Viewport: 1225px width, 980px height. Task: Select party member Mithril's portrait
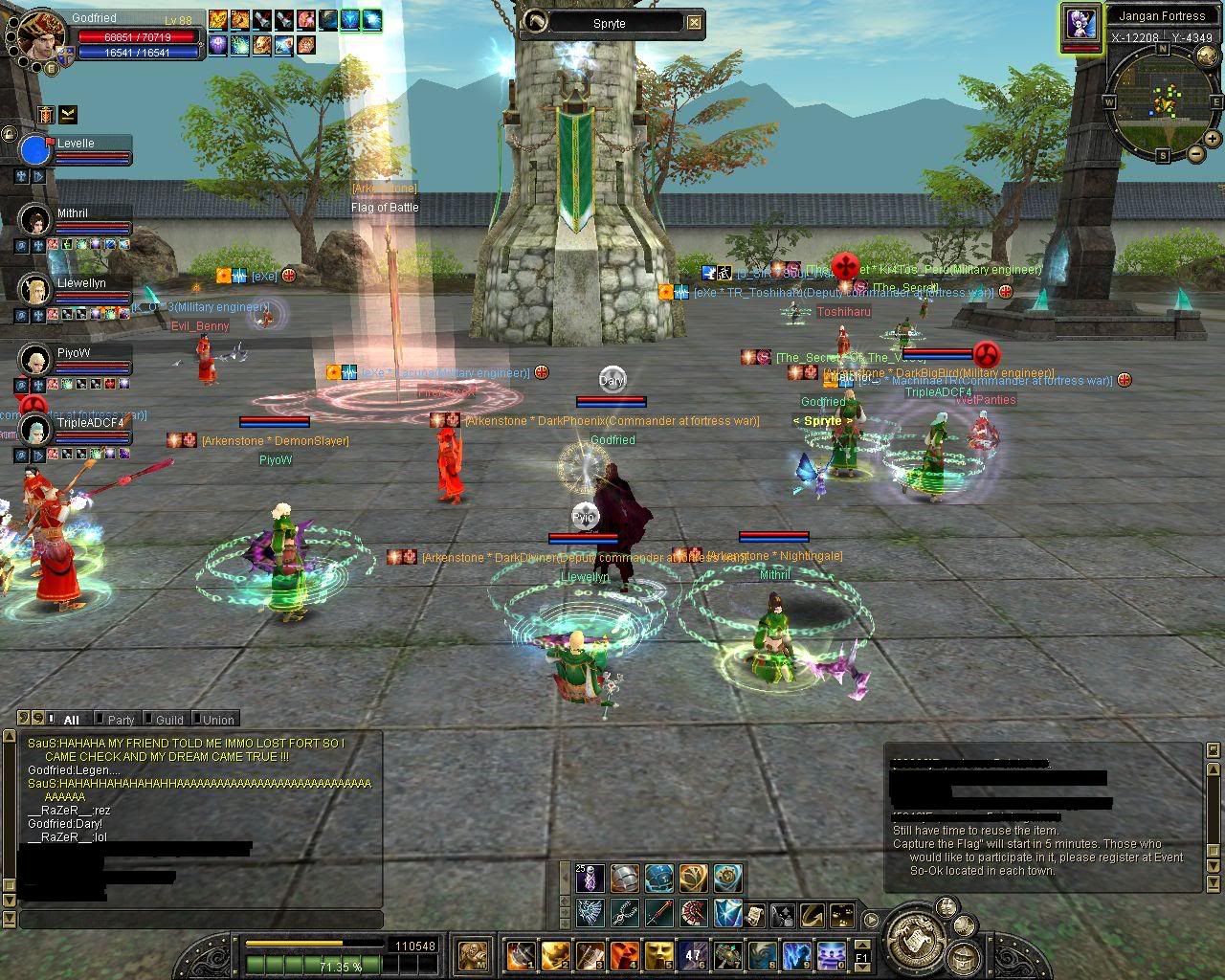(x=35, y=220)
